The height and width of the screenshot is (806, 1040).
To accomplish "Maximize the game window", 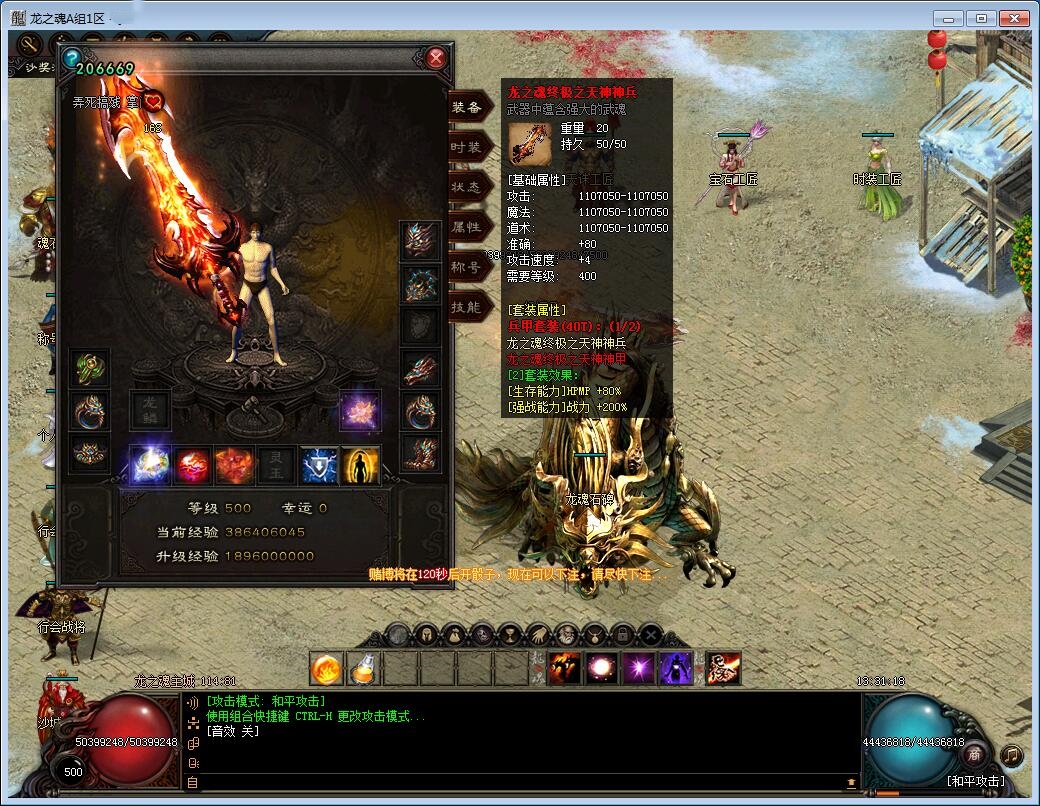I will 981,18.
